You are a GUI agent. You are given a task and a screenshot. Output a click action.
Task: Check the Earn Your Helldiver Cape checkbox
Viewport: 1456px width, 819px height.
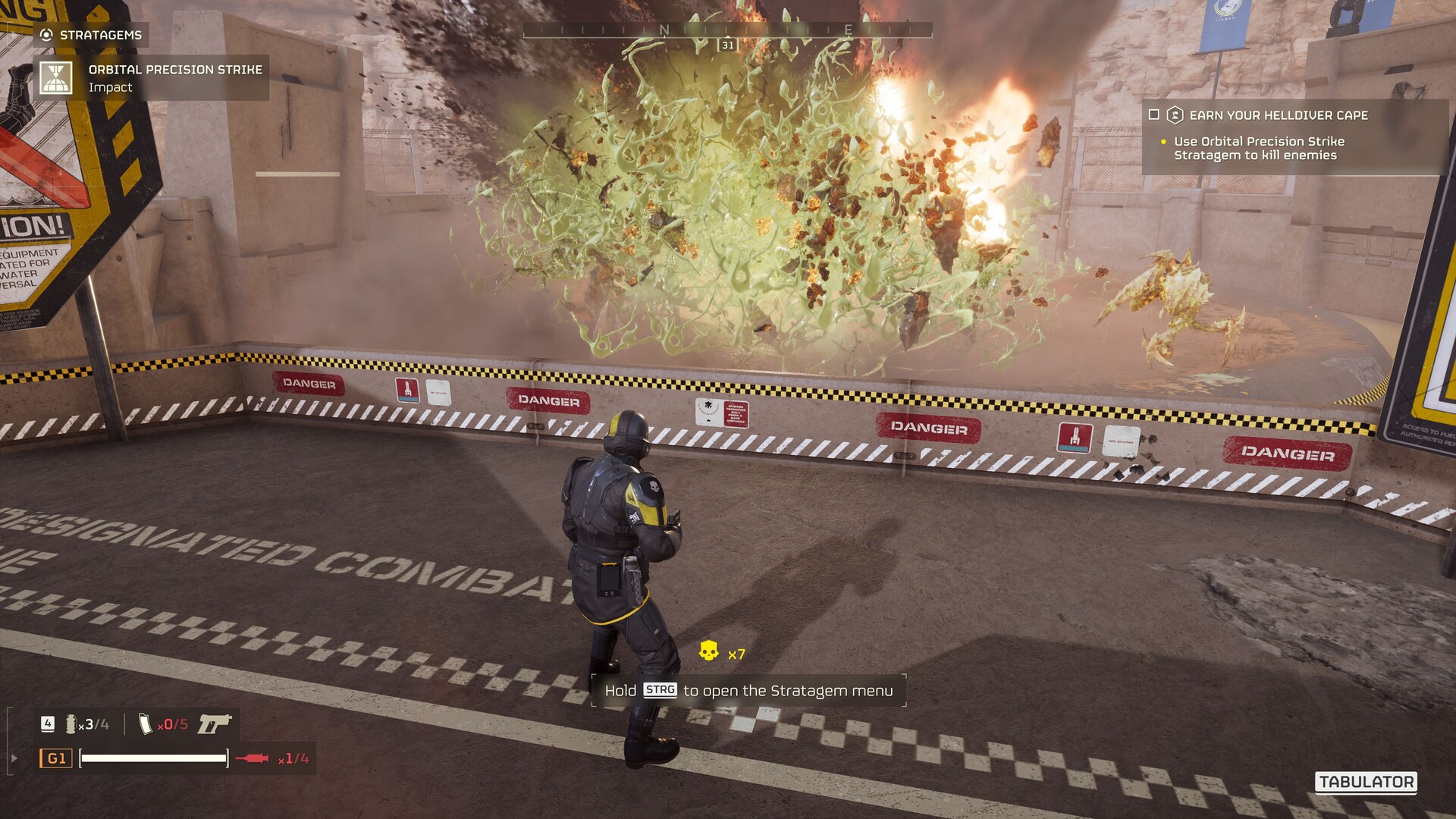(1154, 115)
